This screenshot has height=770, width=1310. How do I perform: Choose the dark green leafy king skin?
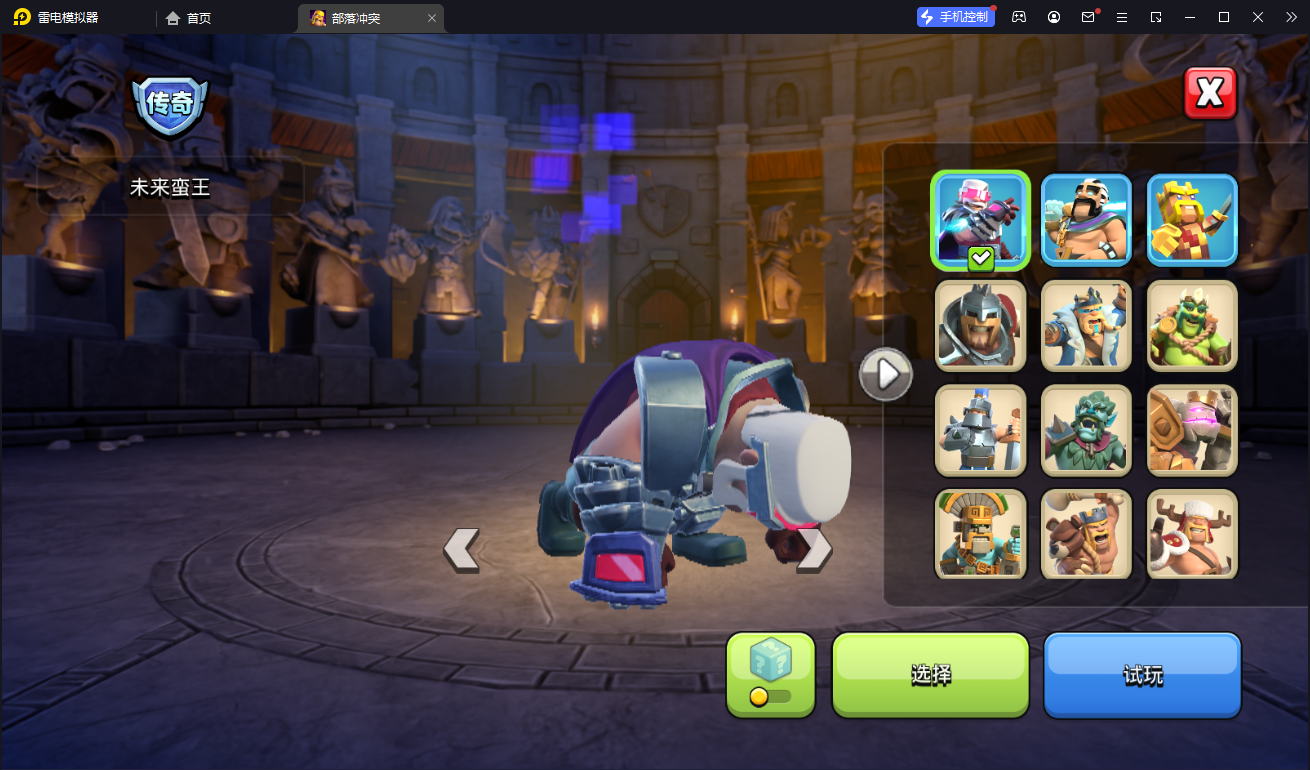(1086, 430)
